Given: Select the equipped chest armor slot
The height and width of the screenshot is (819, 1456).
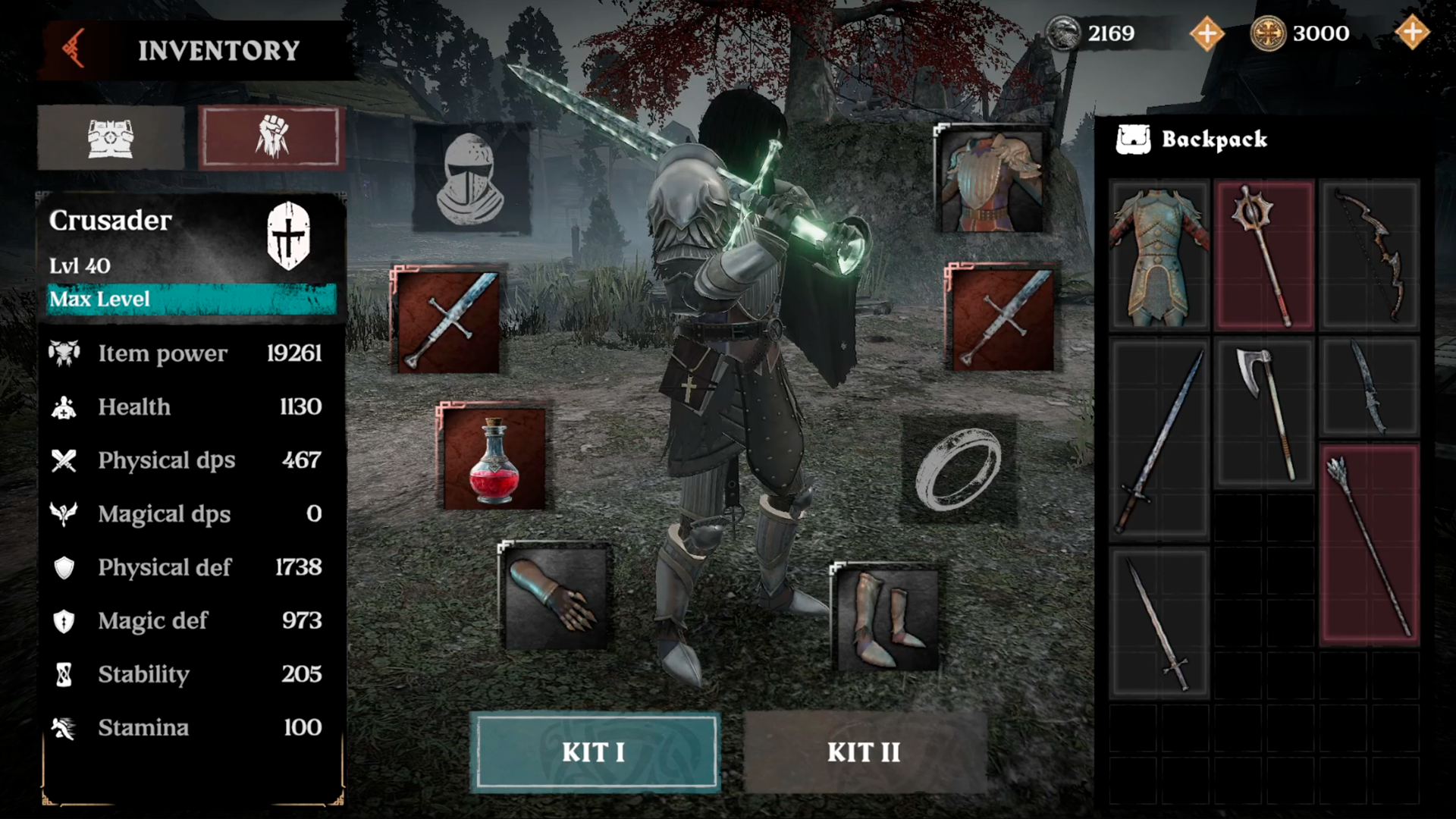Looking at the screenshot, I should tap(991, 180).
